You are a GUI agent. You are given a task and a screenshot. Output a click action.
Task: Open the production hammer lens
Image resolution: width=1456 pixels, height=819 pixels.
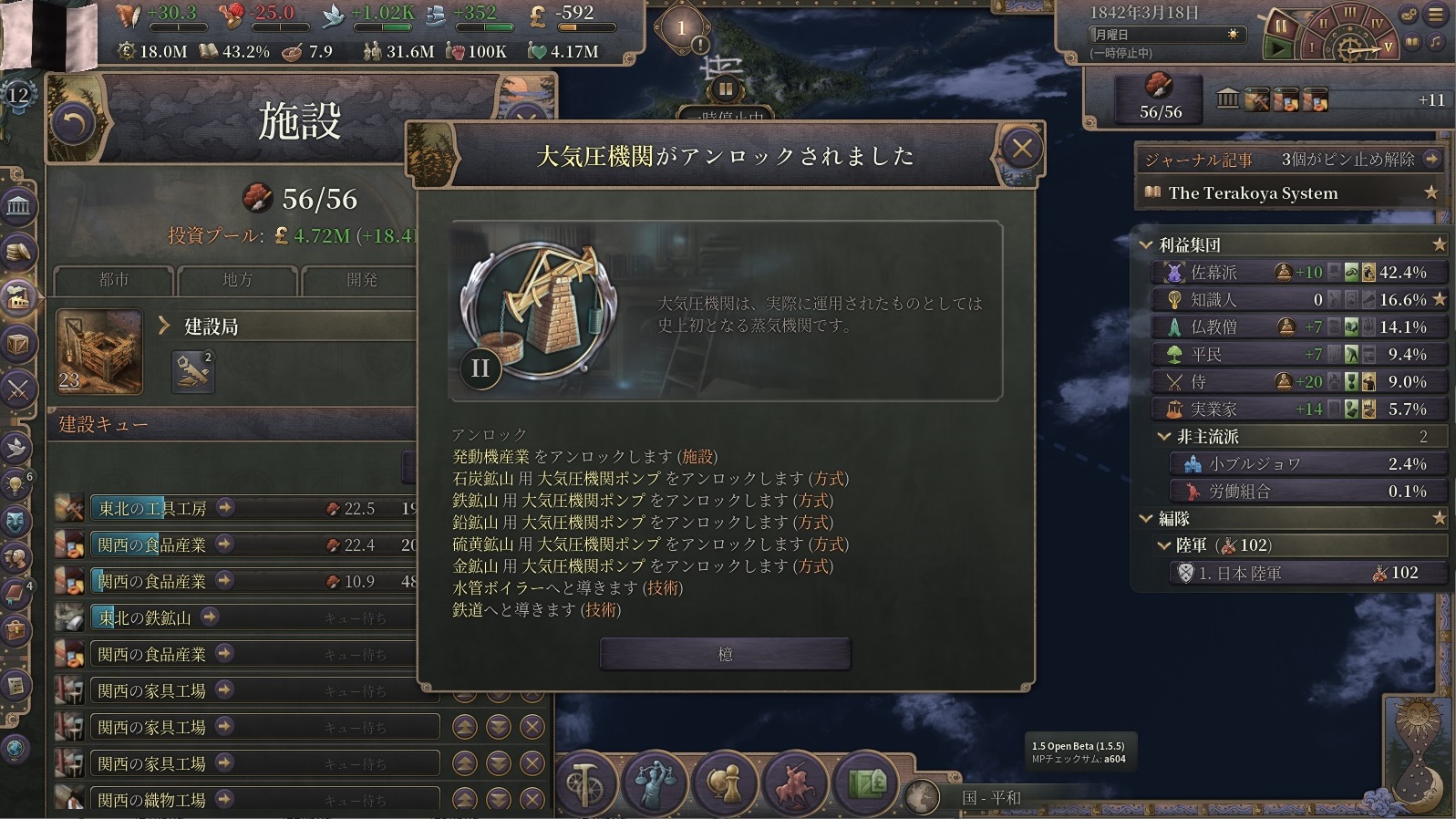click(x=585, y=783)
